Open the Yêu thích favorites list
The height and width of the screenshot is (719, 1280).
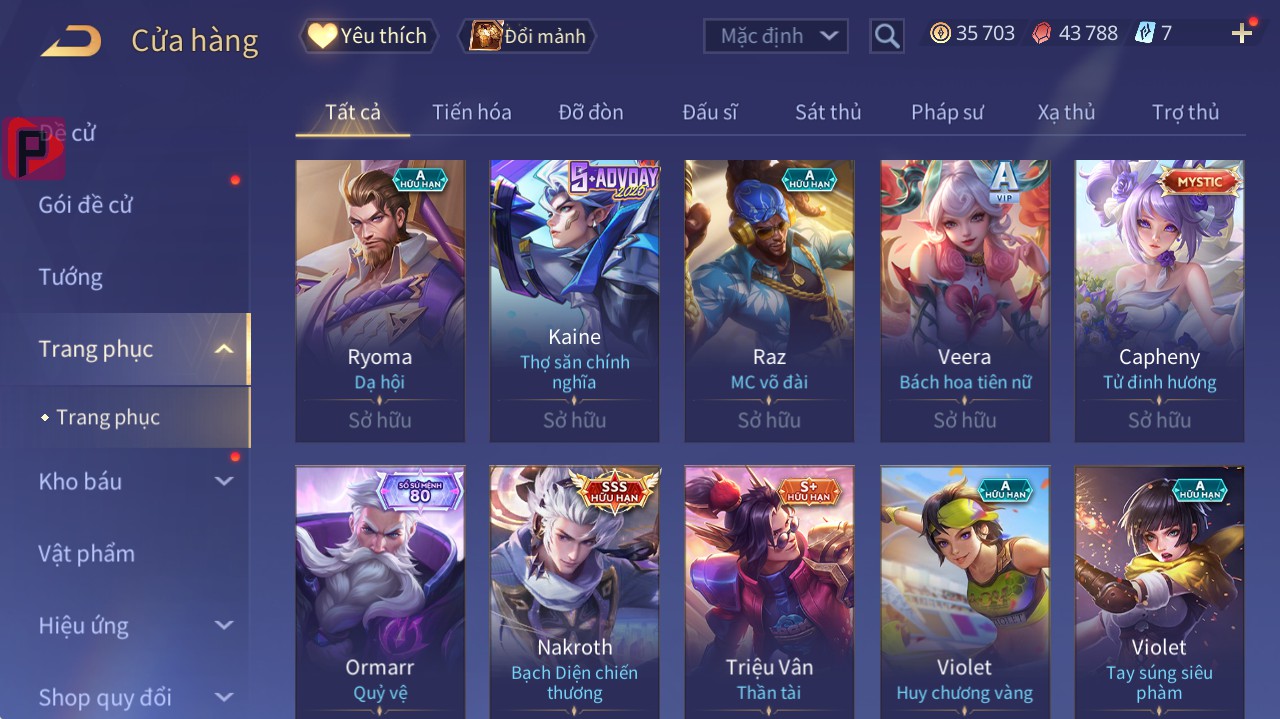369,36
